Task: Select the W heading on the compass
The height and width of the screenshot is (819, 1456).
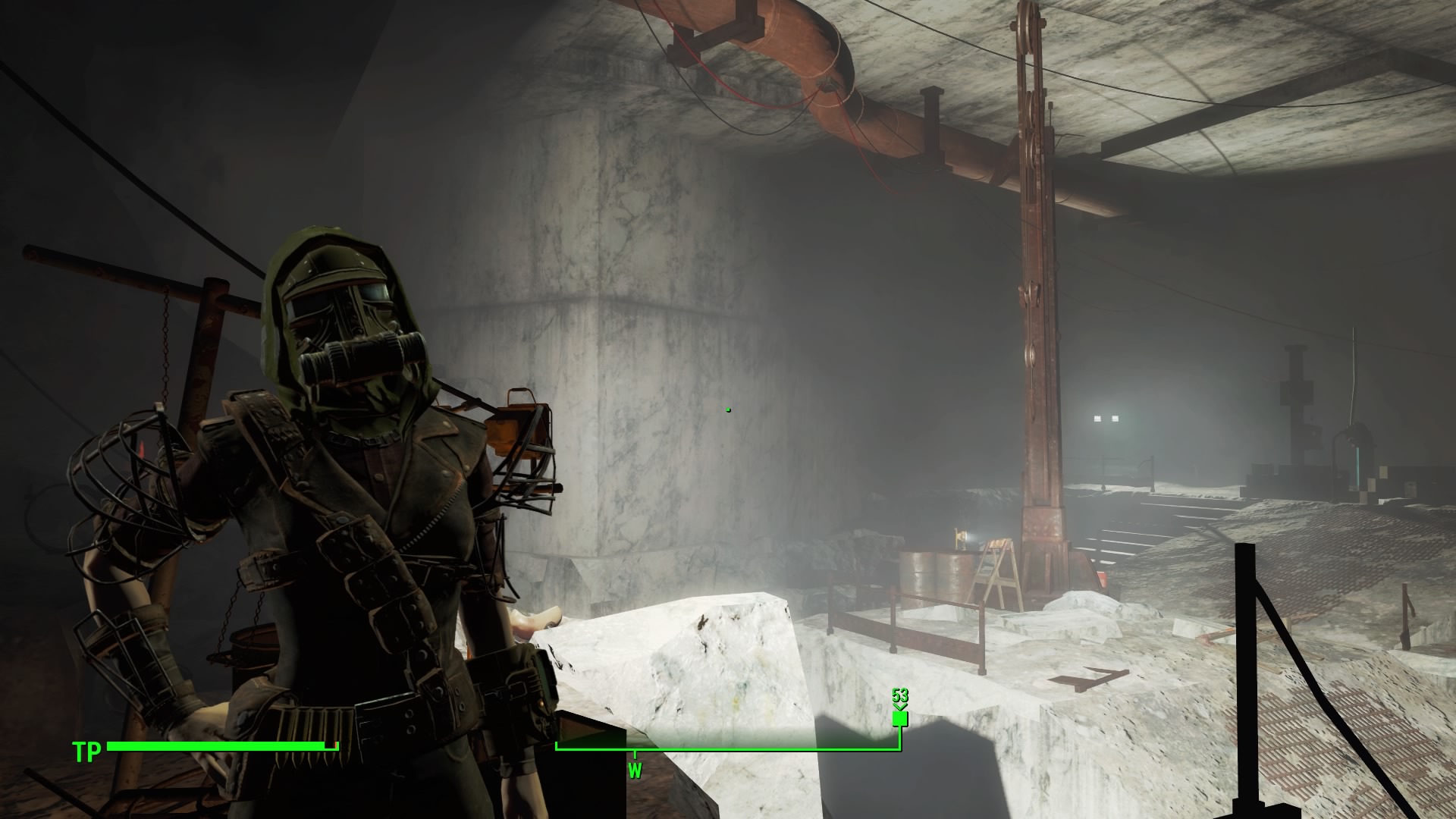Action: tap(635, 770)
